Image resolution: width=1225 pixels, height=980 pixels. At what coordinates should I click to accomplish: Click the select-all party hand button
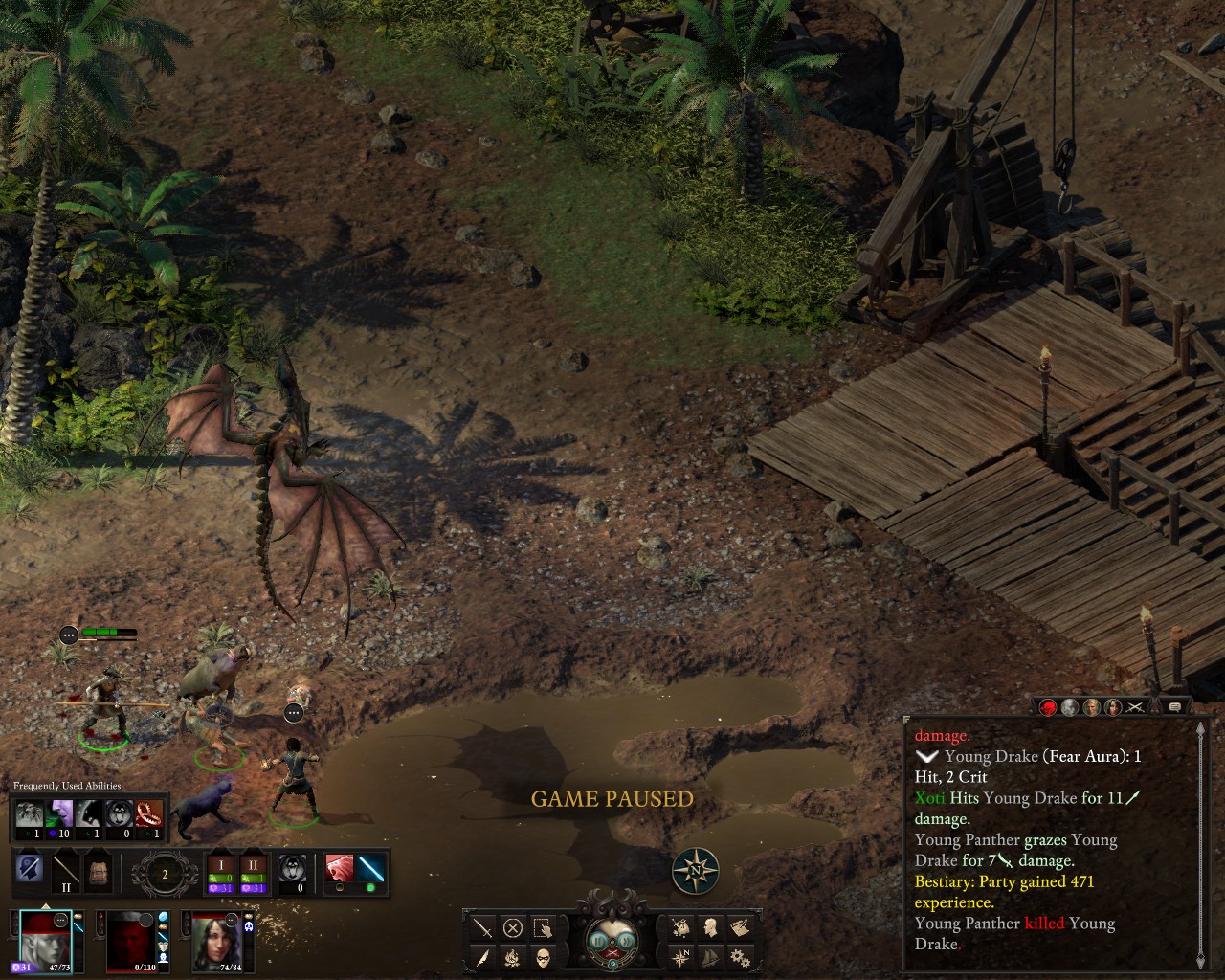(x=543, y=927)
